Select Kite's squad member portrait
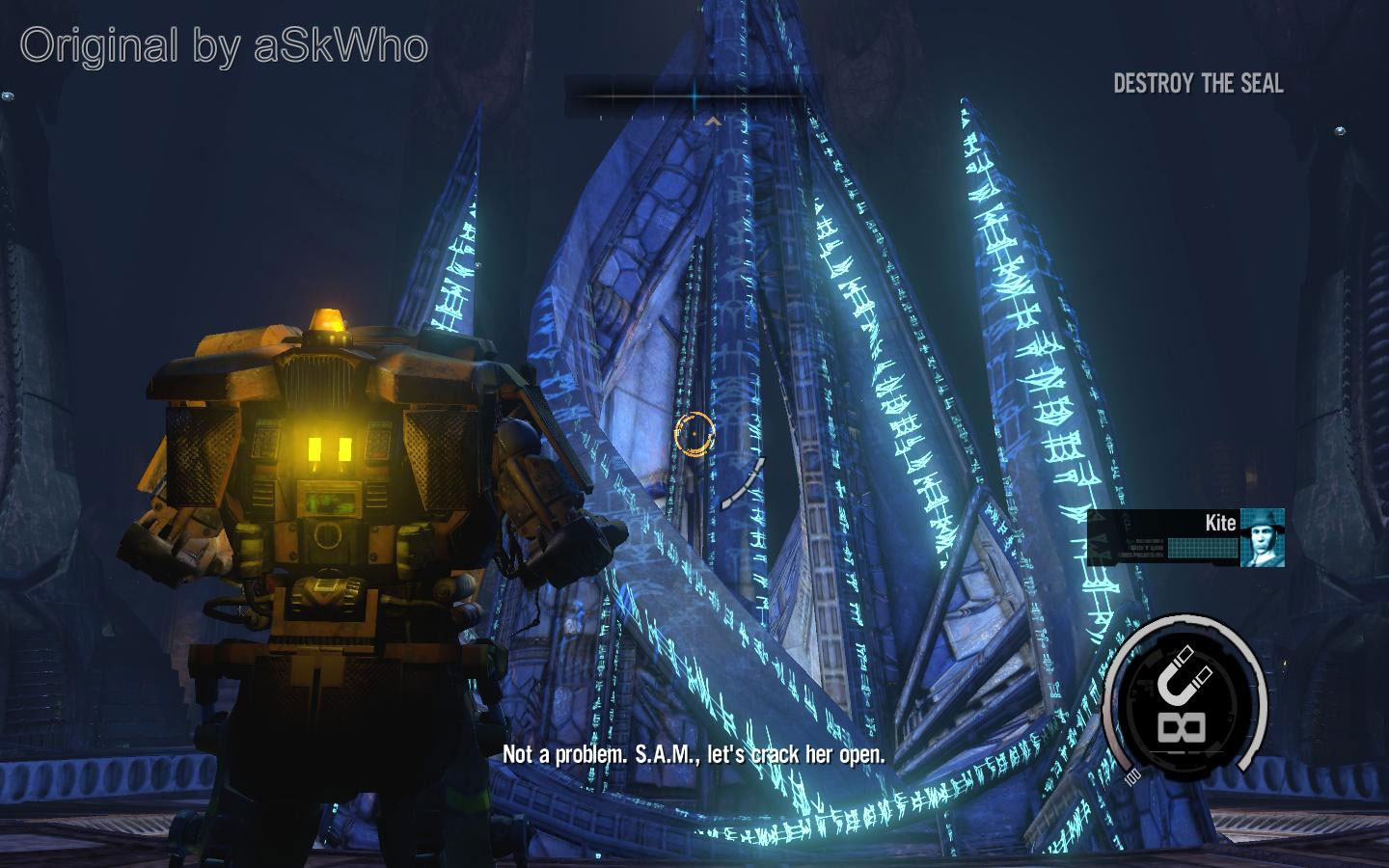Viewport: 1389px width, 868px height. point(1262,537)
